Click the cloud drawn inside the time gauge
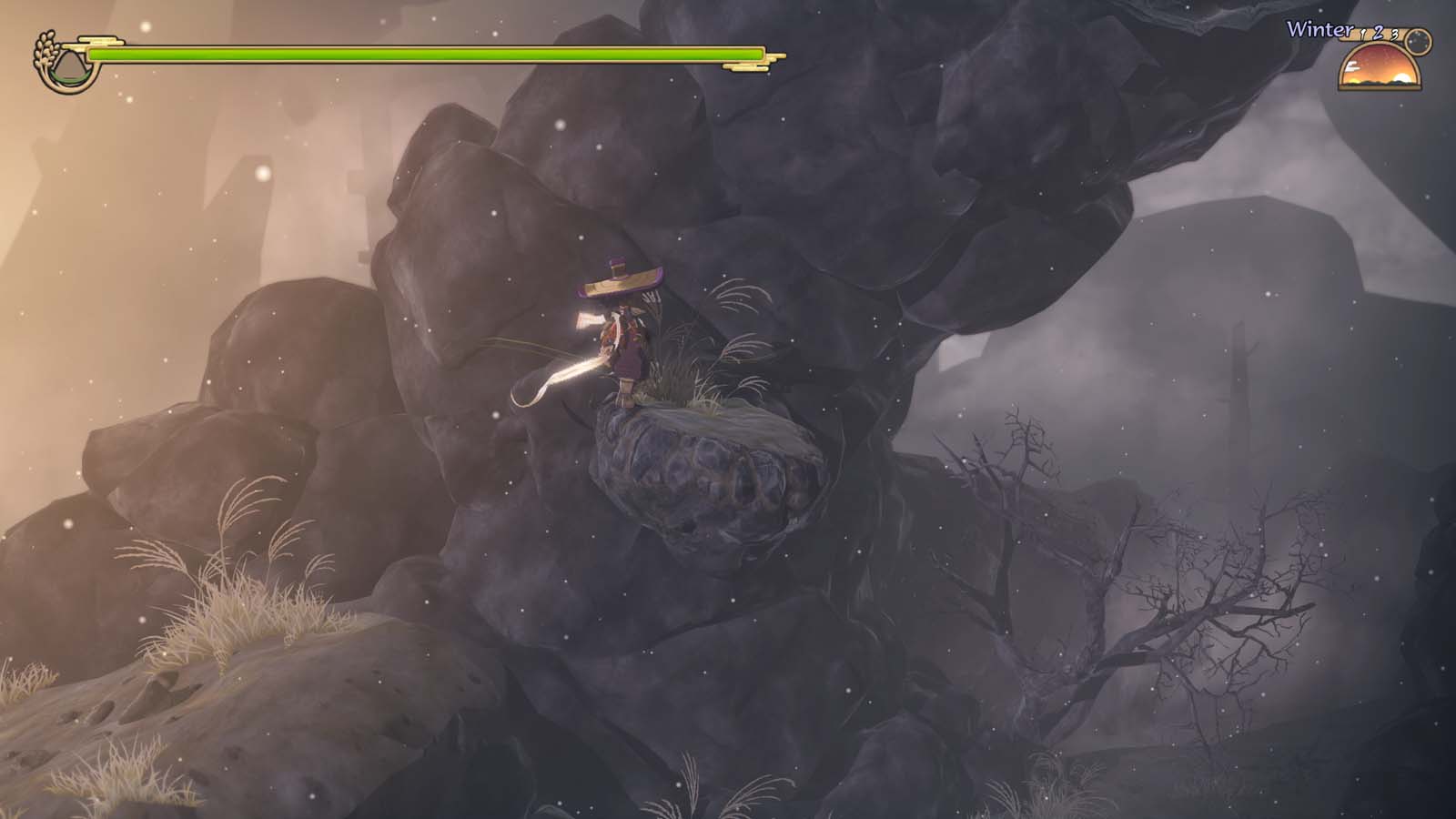Image resolution: width=1456 pixels, height=819 pixels. (x=1352, y=66)
